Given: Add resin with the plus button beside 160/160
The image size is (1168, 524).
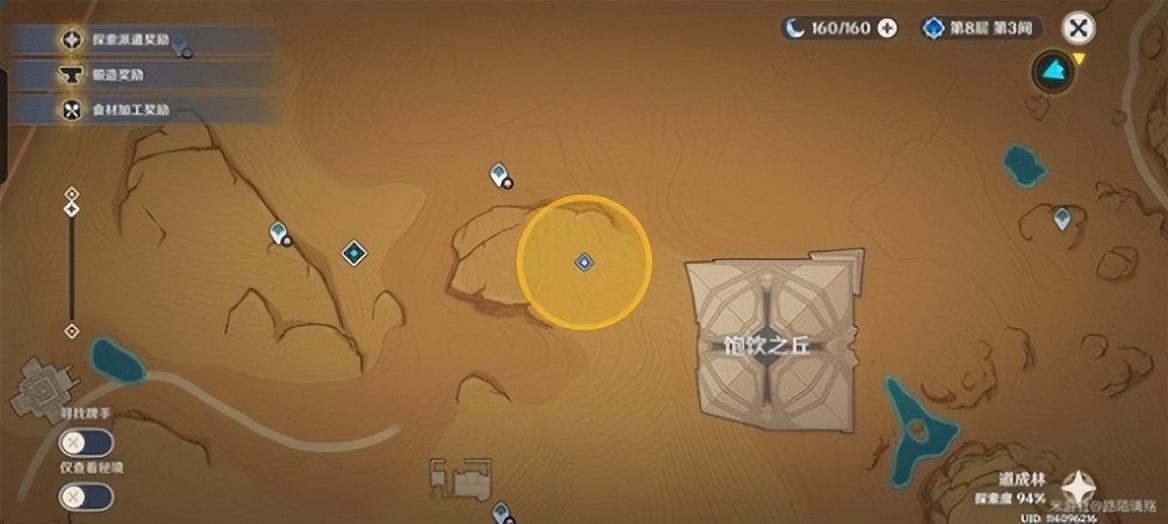Looking at the screenshot, I should [887, 28].
